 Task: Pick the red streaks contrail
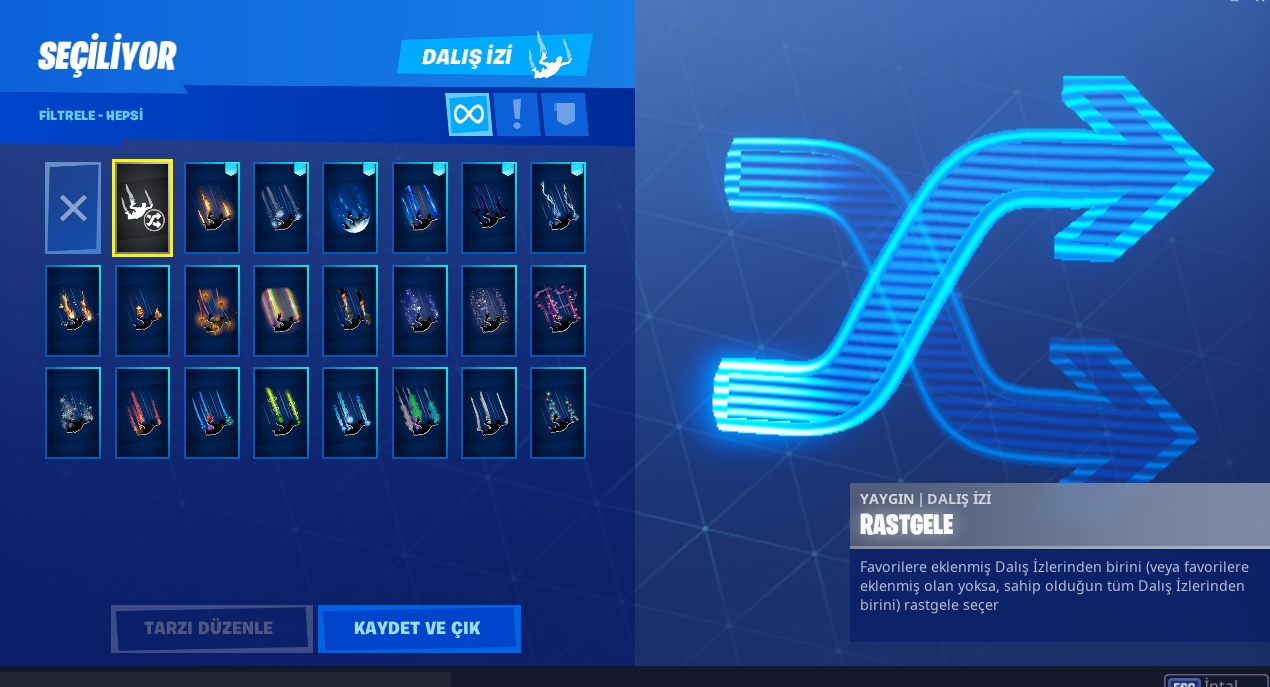tap(142, 413)
